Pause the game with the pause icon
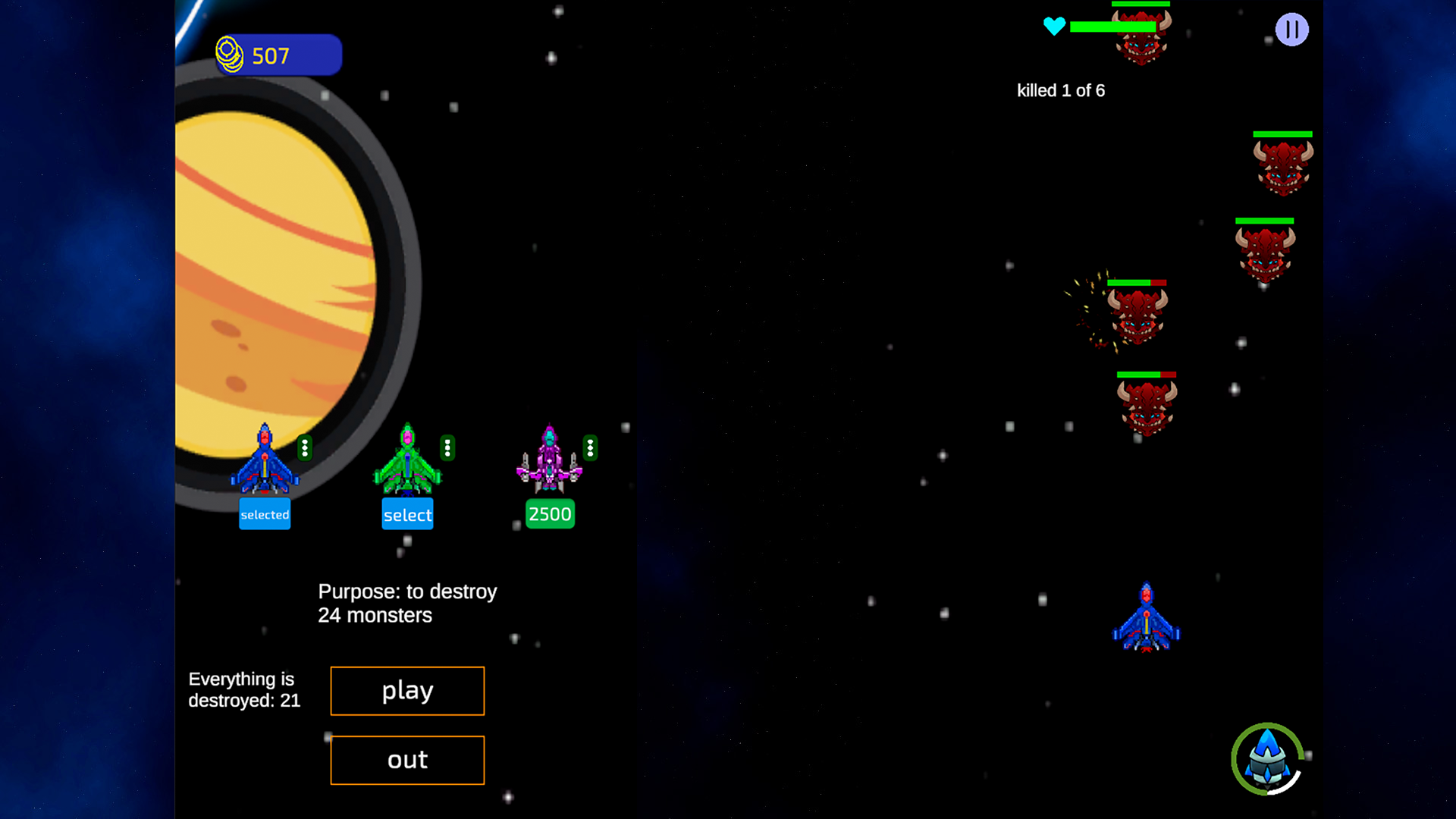The image size is (1456, 819). pos(1291,30)
